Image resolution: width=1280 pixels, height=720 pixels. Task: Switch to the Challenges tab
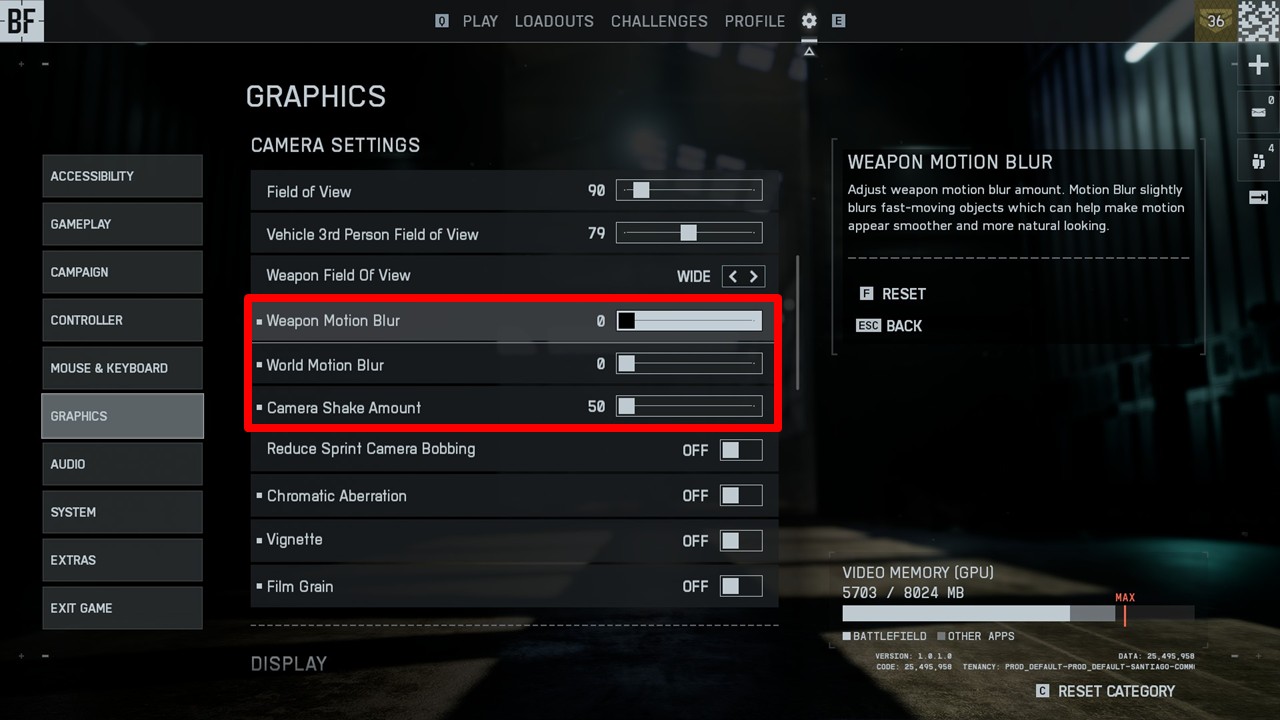[x=659, y=21]
